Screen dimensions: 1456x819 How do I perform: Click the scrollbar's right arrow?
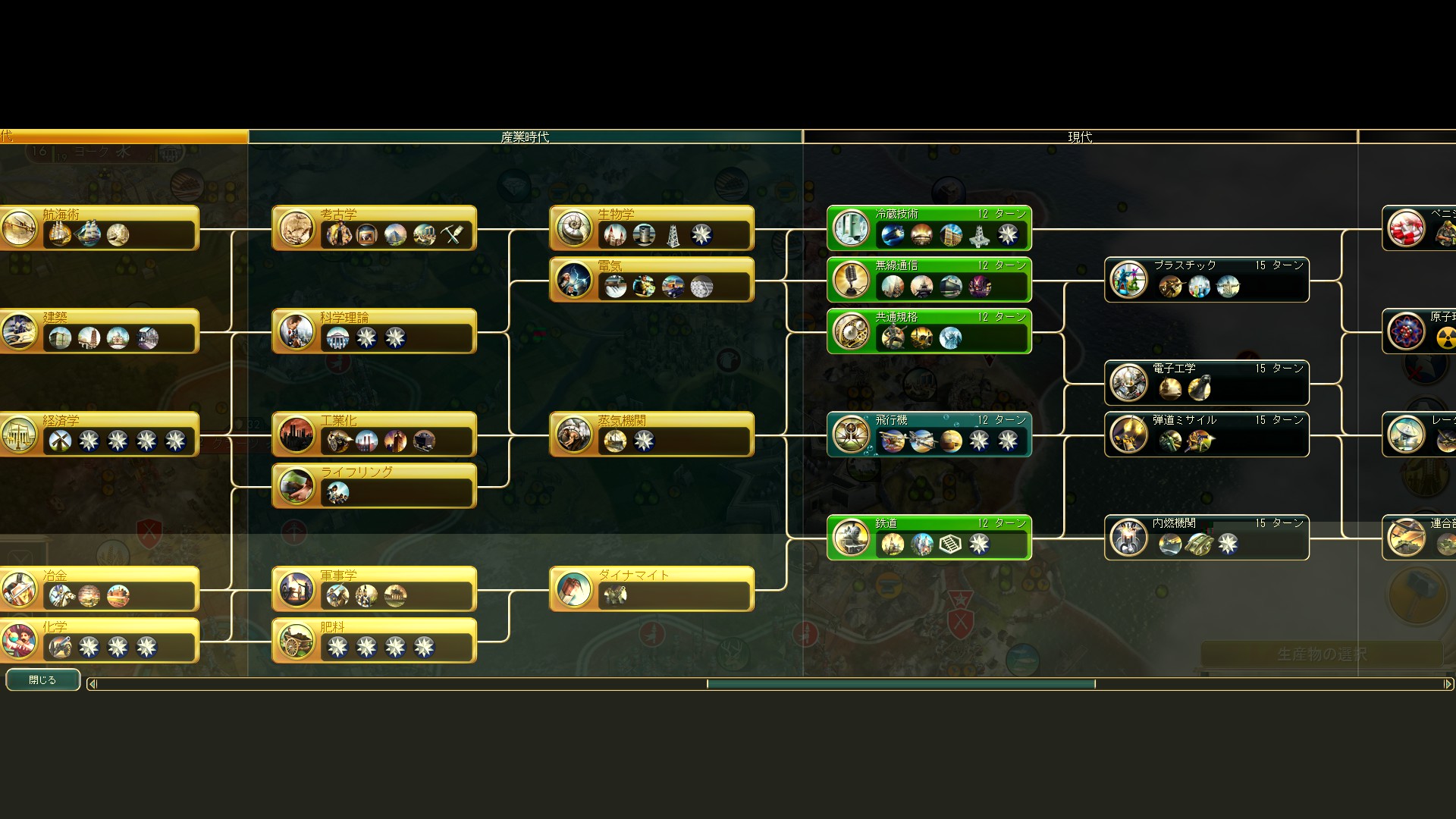point(1448,684)
